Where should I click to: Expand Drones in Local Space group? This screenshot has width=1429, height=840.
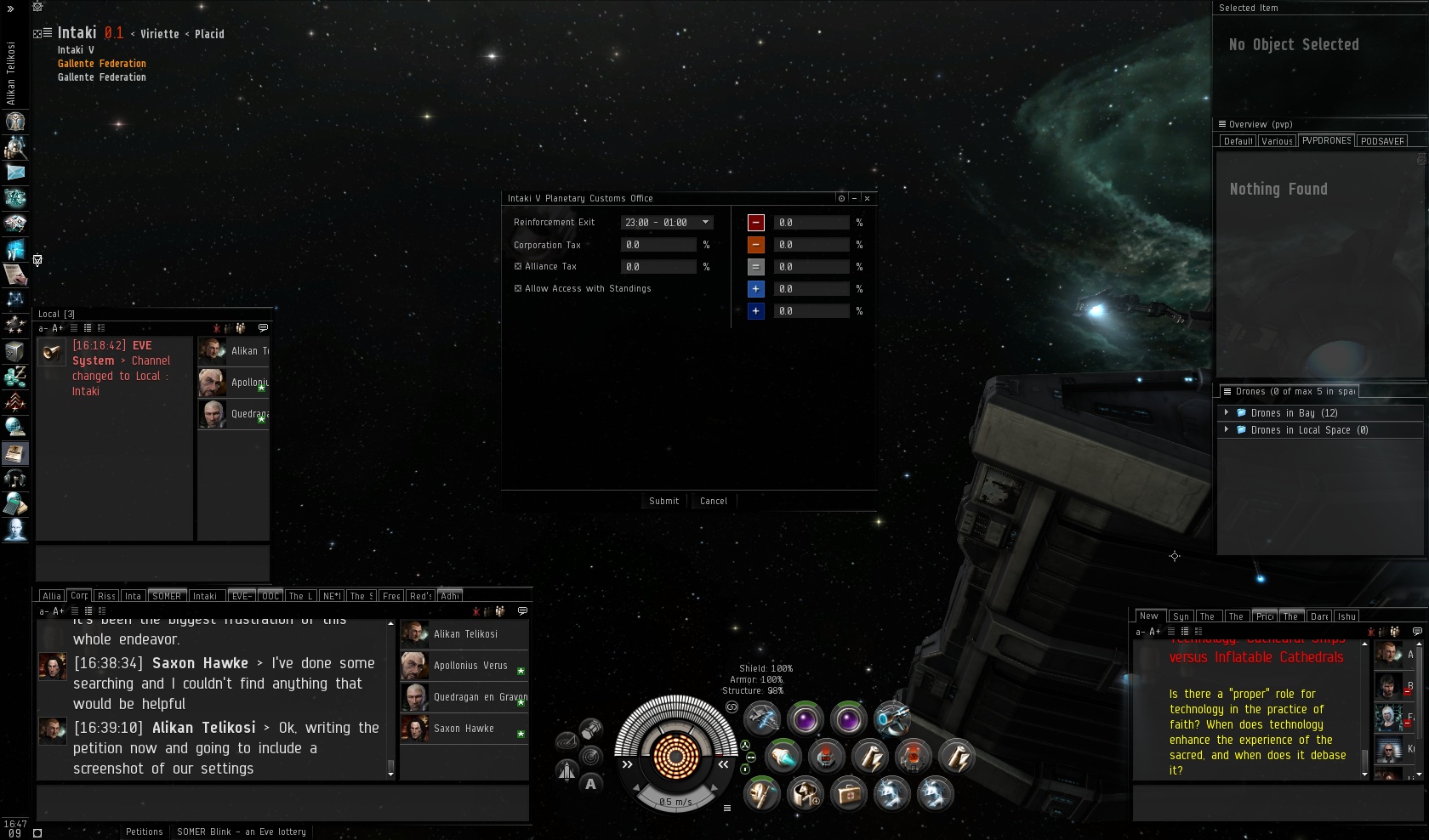point(1227,430)
